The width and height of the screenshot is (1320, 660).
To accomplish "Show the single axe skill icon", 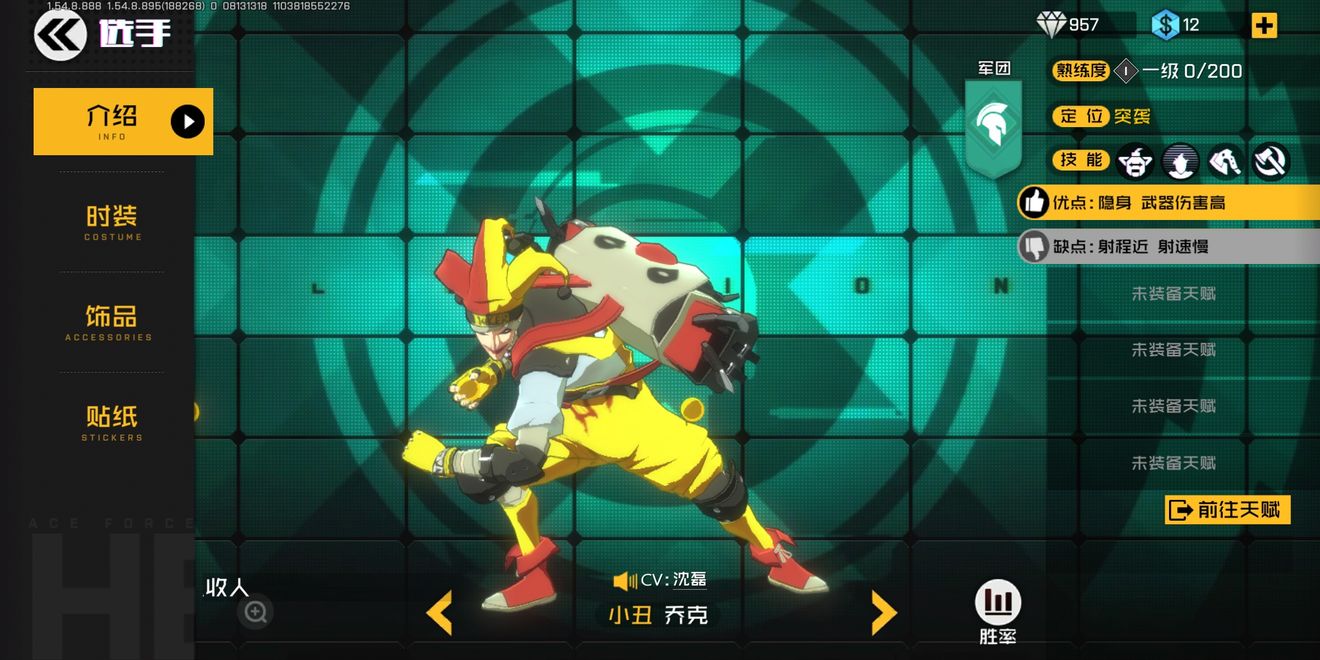I will coord(1226,160).
